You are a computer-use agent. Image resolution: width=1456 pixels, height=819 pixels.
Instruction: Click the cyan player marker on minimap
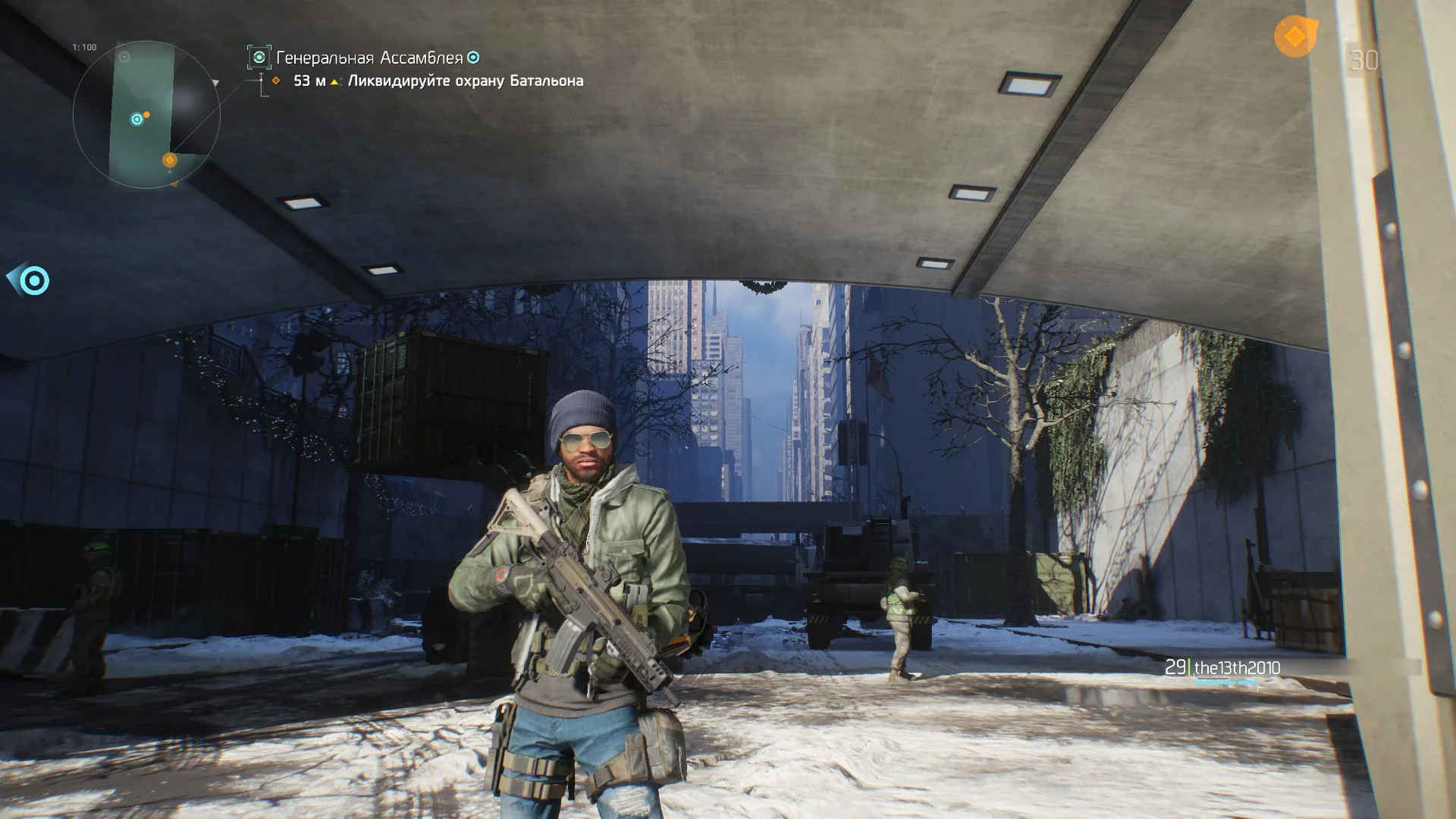(x=137, y=119)
